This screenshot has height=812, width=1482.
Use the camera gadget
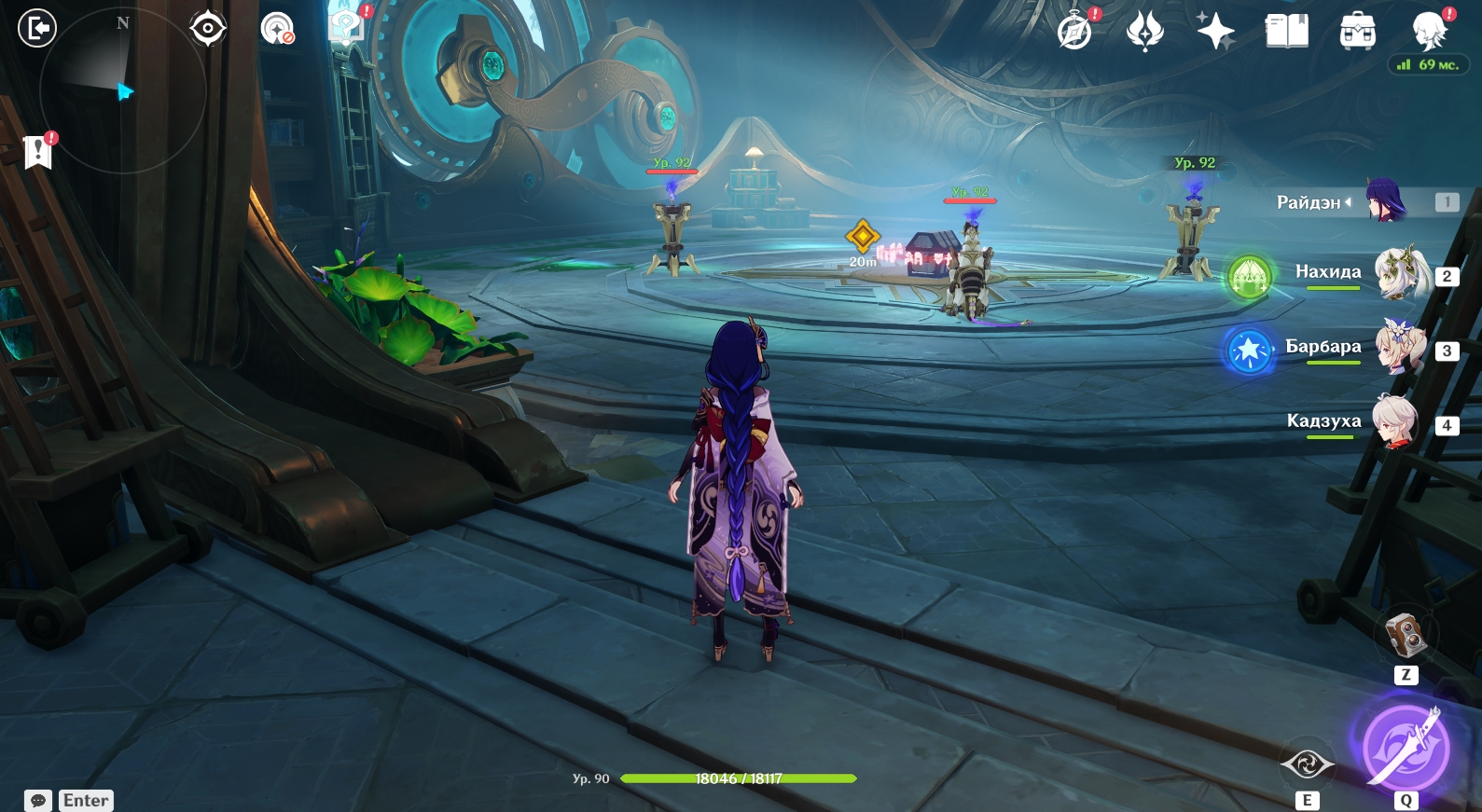click(x=1406, y=636)
